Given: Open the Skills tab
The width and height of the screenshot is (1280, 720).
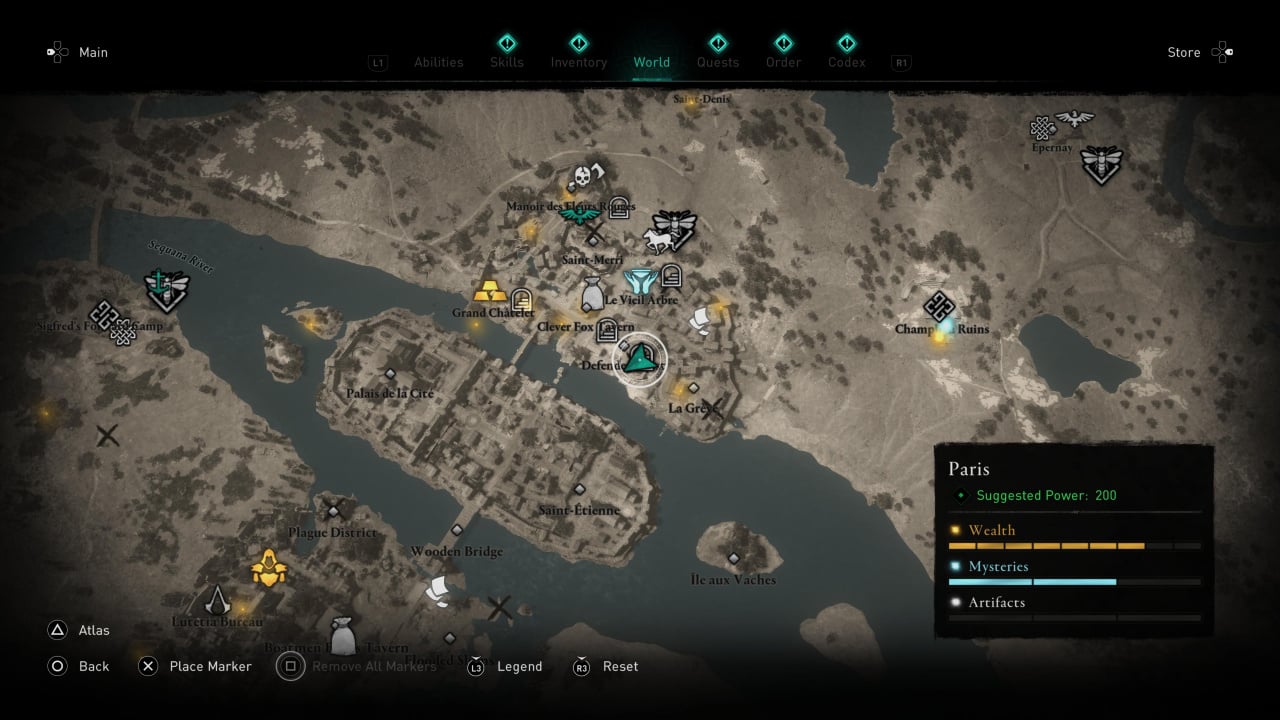Looking at the screenshot, I should 507,62.
